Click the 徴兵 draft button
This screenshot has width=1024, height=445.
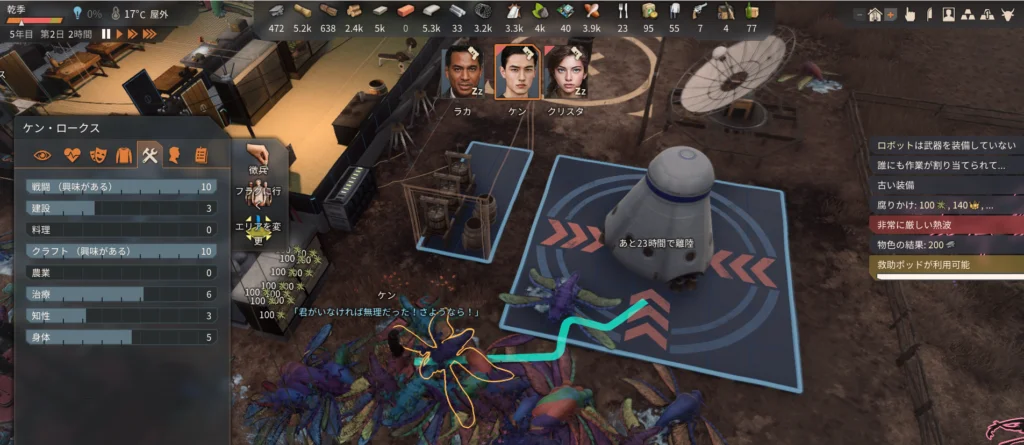coord(258,160)
